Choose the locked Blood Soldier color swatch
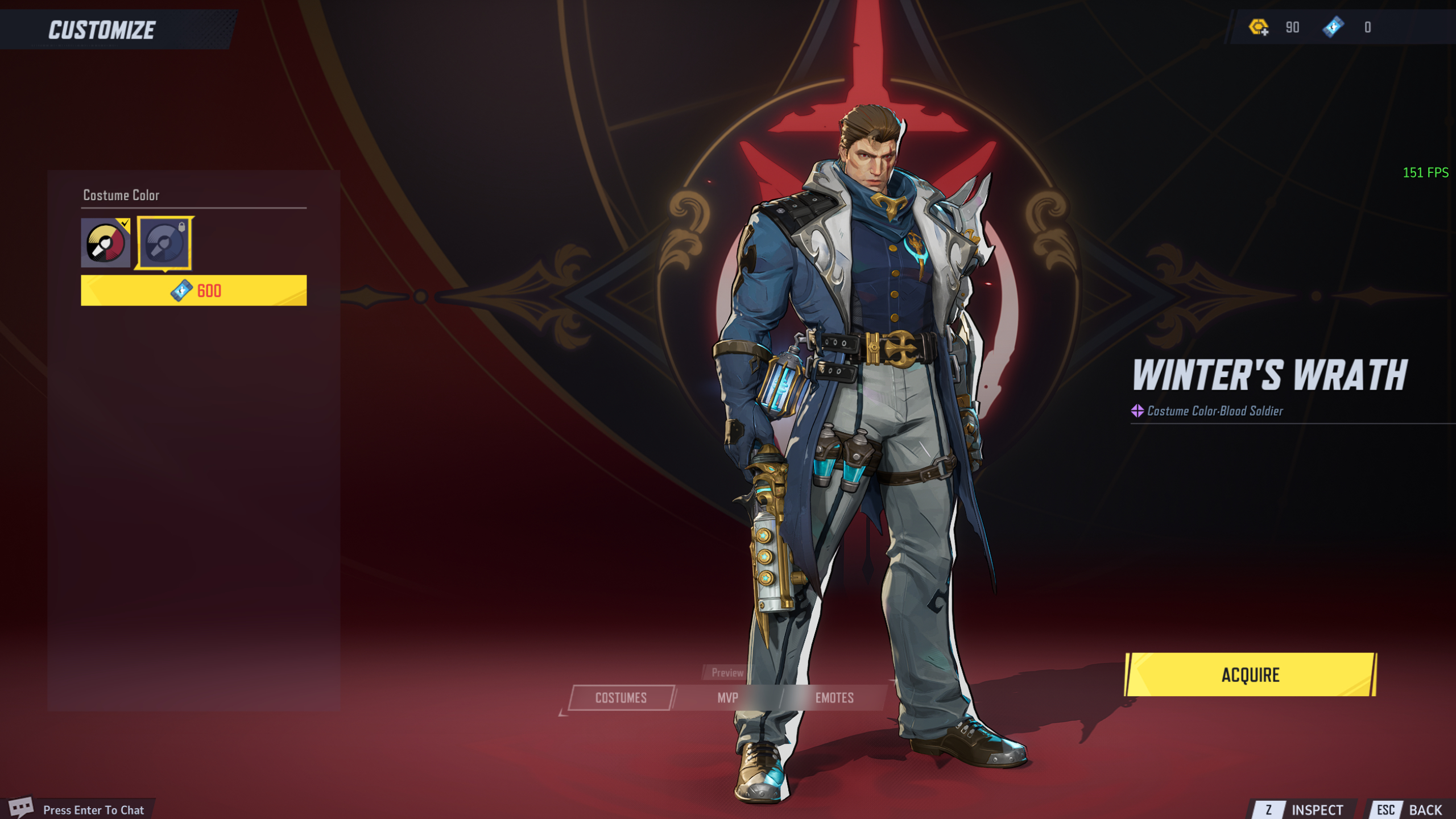The width and height of the screenshot is (1456, 819). click(164, 243)
